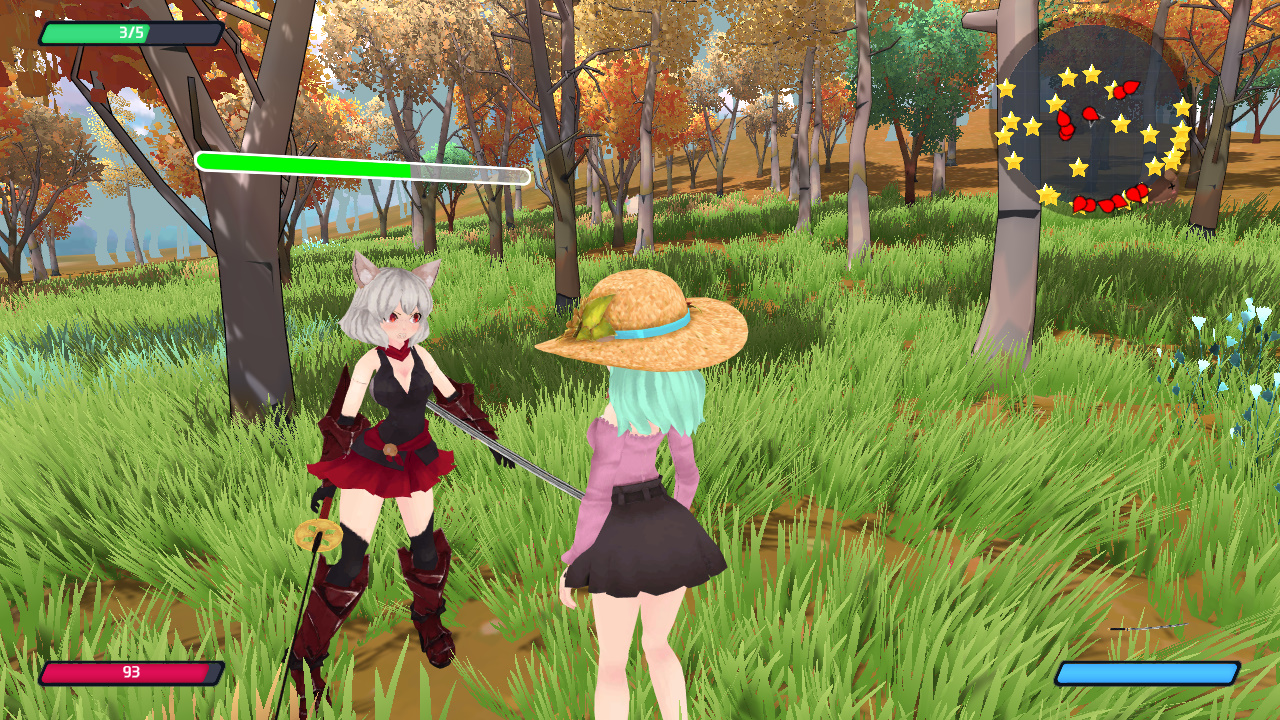Click the star at the minimap's top edge
This screenshot has width=1280, height=720.
[x=1091, y=72]
